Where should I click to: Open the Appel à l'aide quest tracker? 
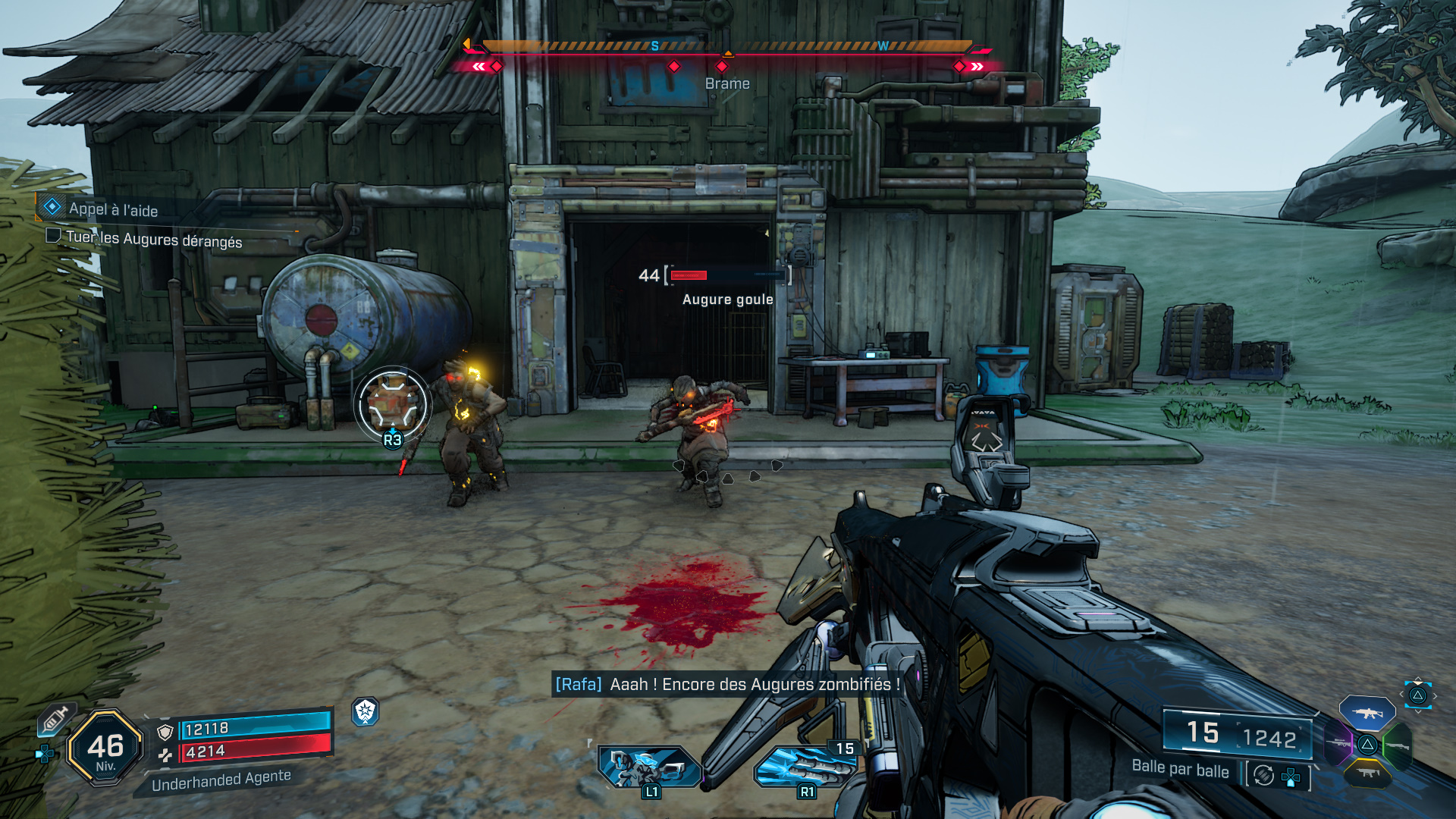click(113, 209)
